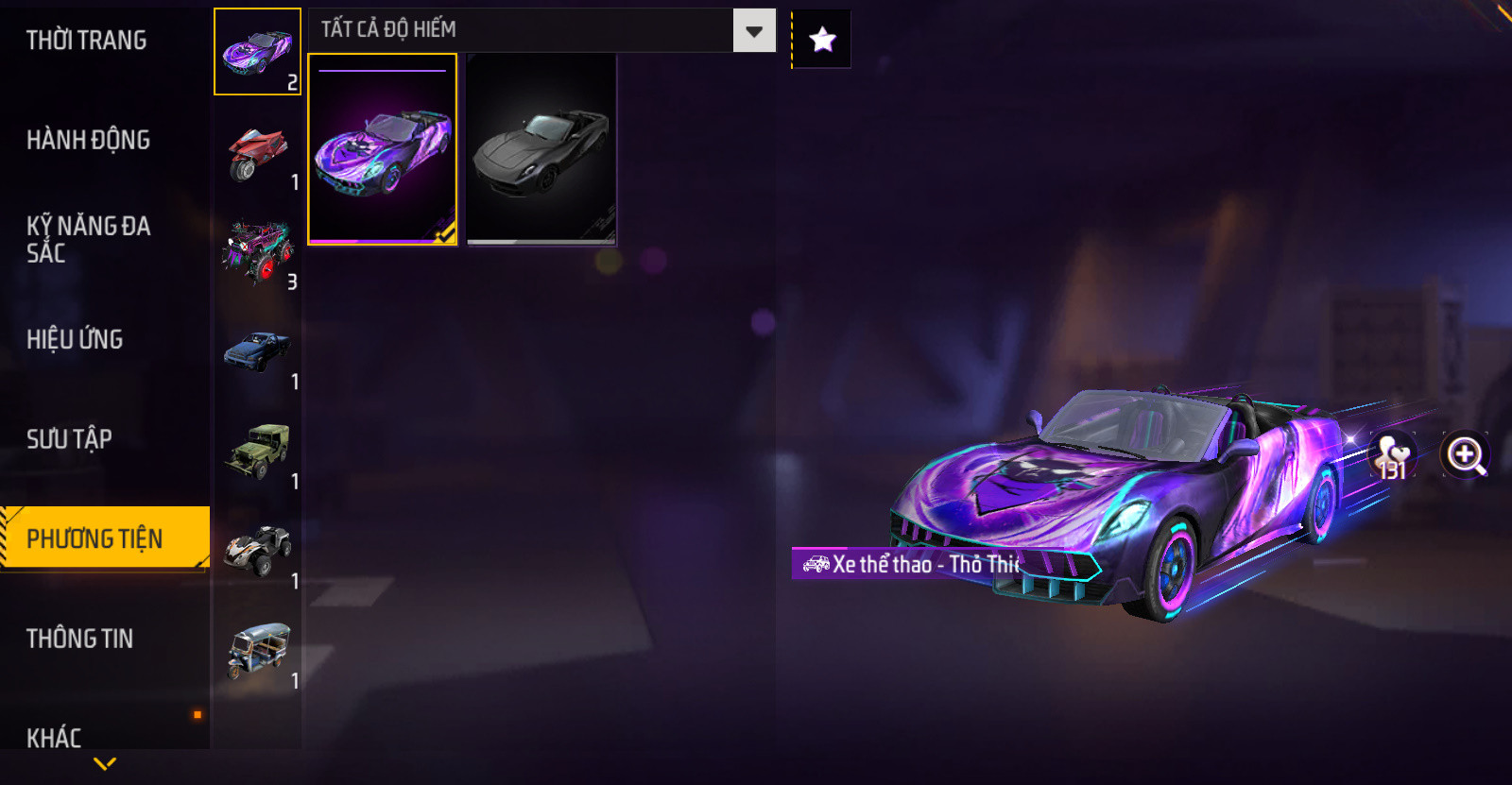Choose the purple sports car vehicle type
This screenshot has width=1512, height=785.
tap(257, 52)
